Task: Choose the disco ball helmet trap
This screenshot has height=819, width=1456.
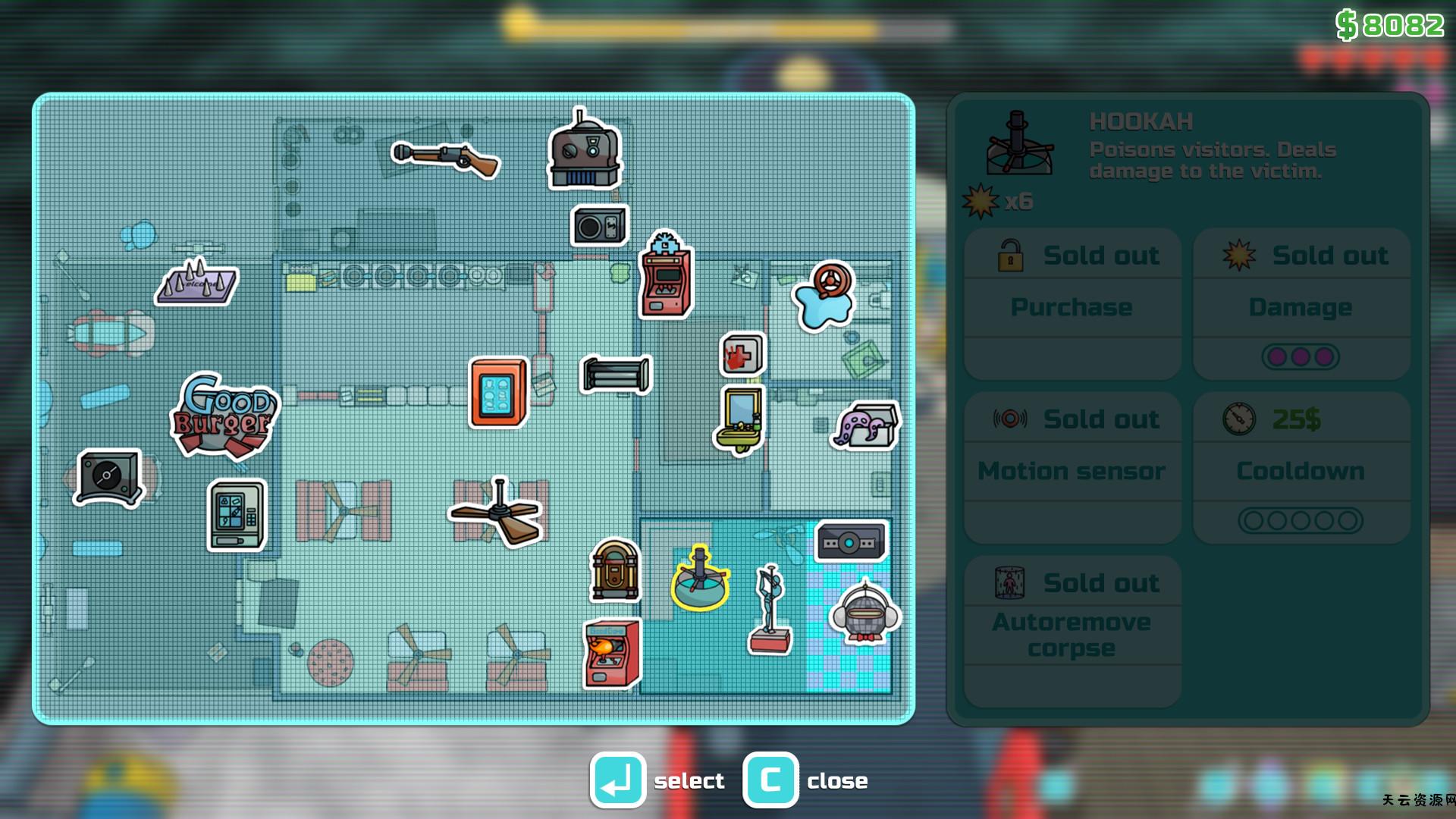Action: tap(864, 613)
